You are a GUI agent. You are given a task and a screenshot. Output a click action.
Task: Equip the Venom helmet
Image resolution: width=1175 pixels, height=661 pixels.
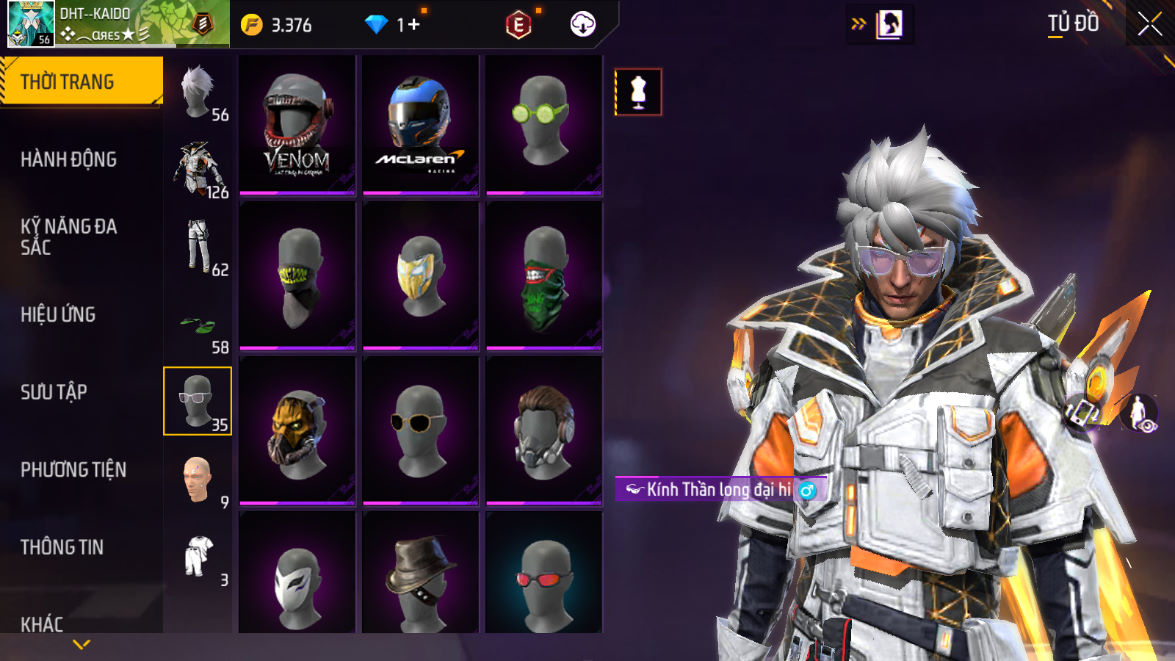tap(297, 125)
